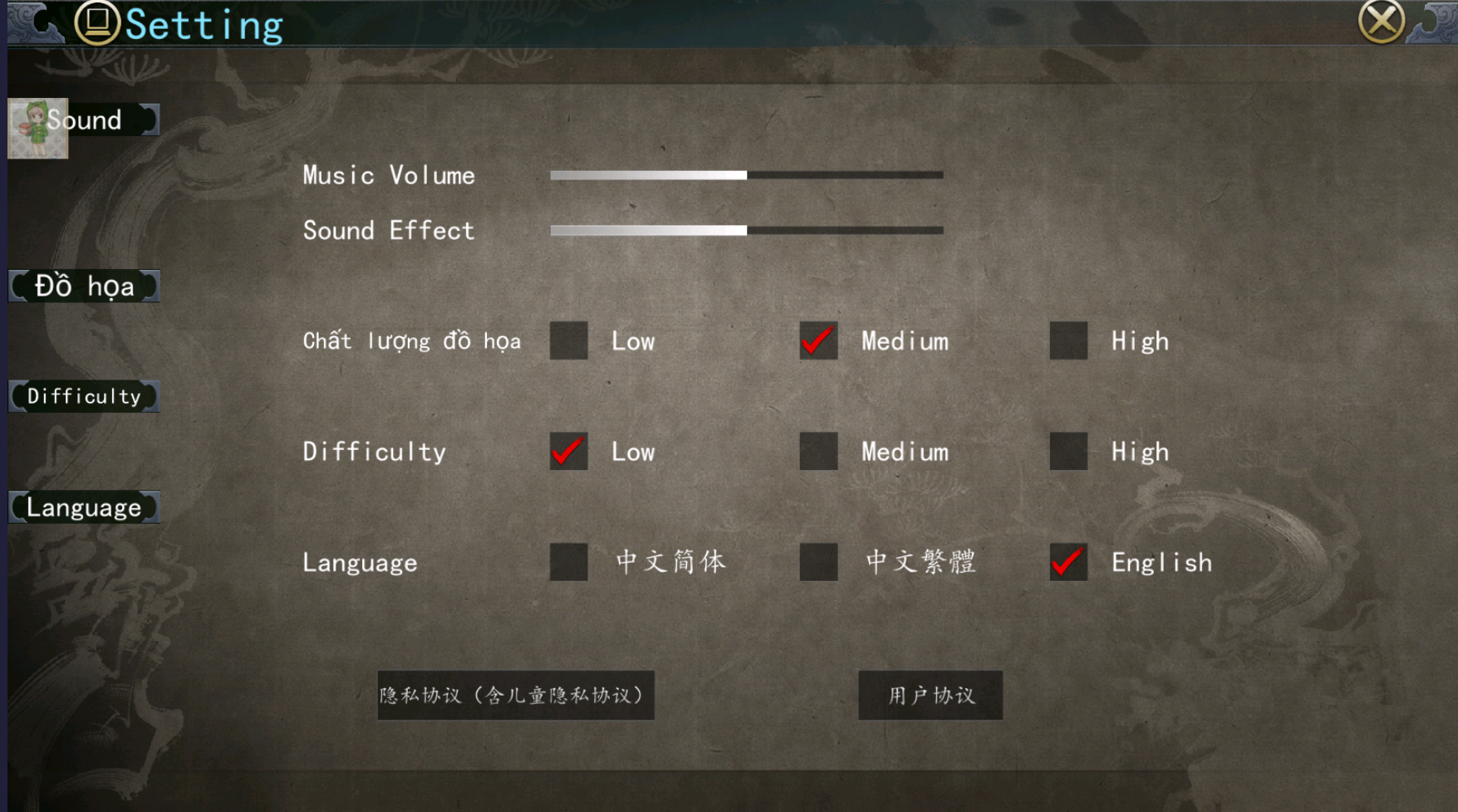Select Medium difficulty
The width and height of the screenshot is (1458, 812).
(817, 452)
